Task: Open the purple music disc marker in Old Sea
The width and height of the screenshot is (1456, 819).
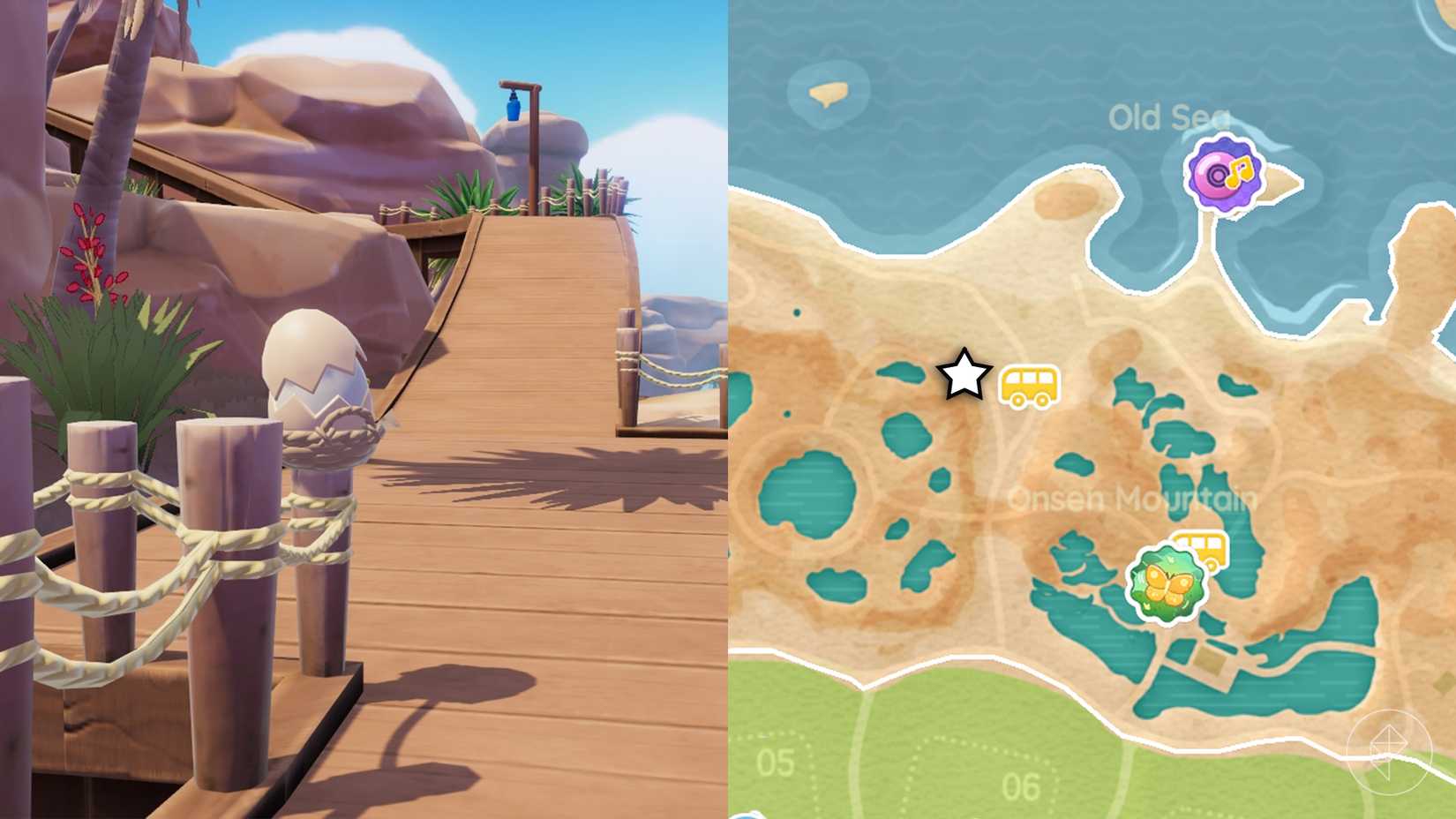Action: click(1227, 175)
